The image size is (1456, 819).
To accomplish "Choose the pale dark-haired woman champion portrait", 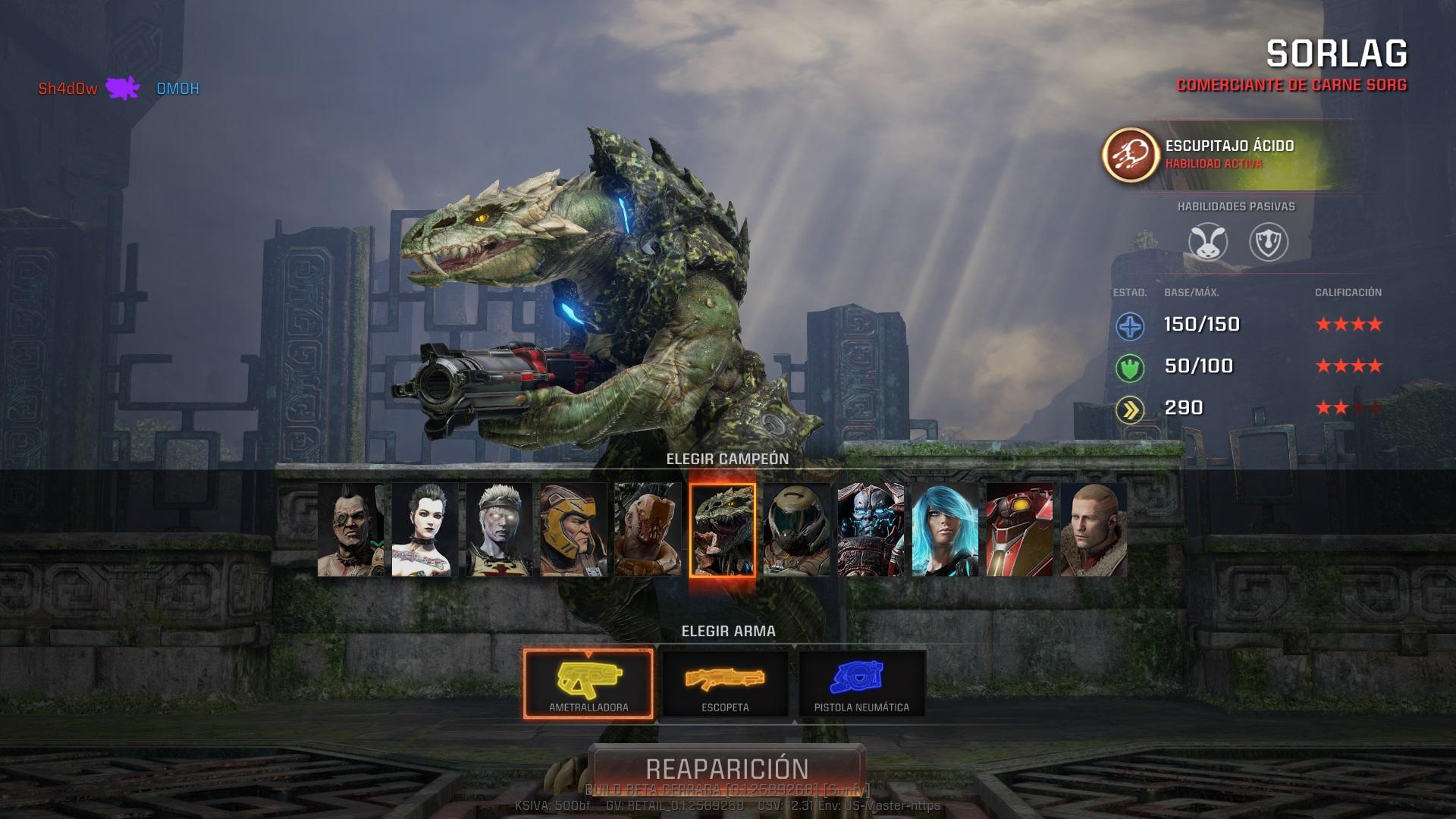I will tap(425, 529).
